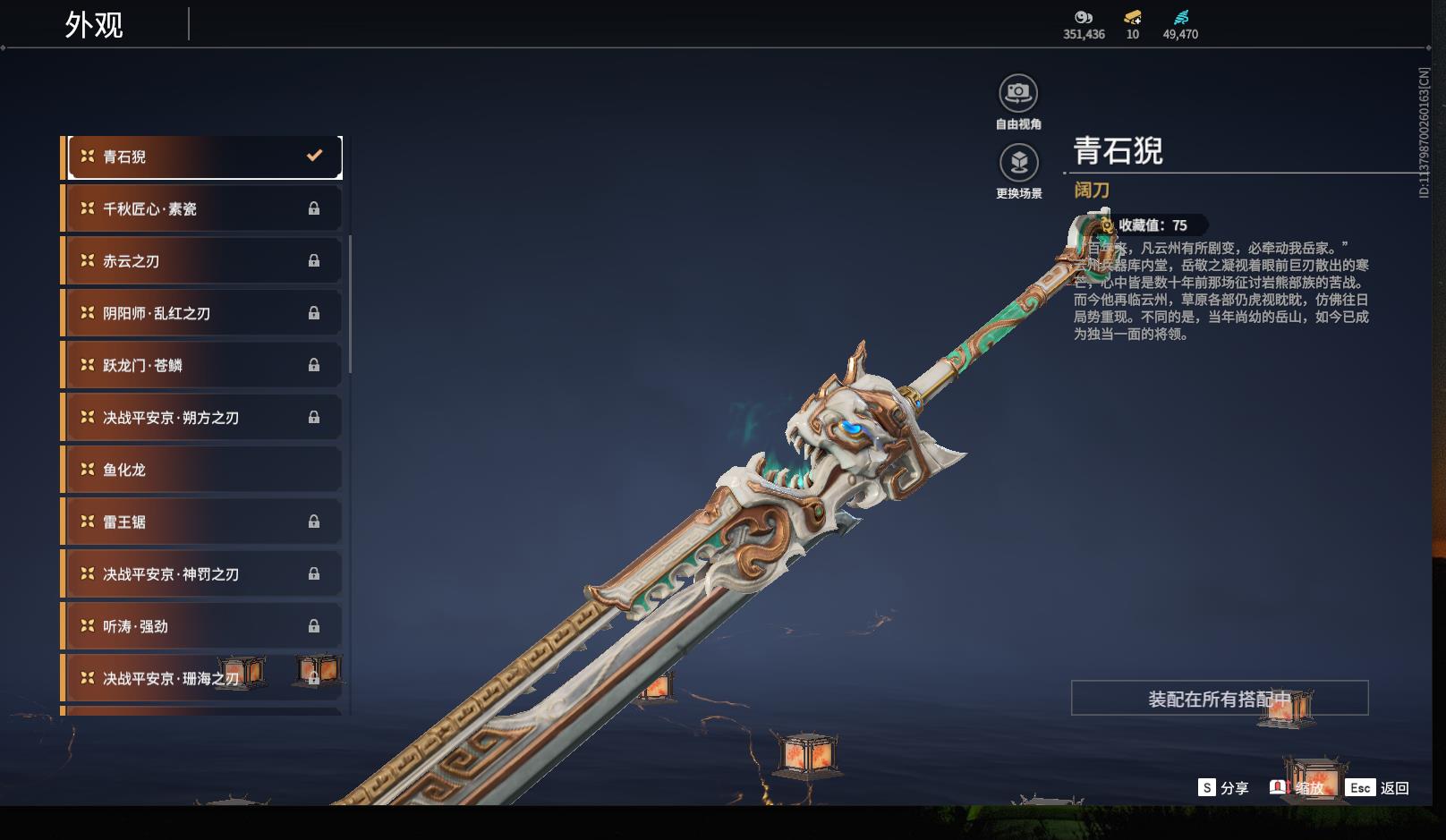Click the 装配在所有搭配中 equip button
This screenshot has width=1446, height=840.
1220,699
